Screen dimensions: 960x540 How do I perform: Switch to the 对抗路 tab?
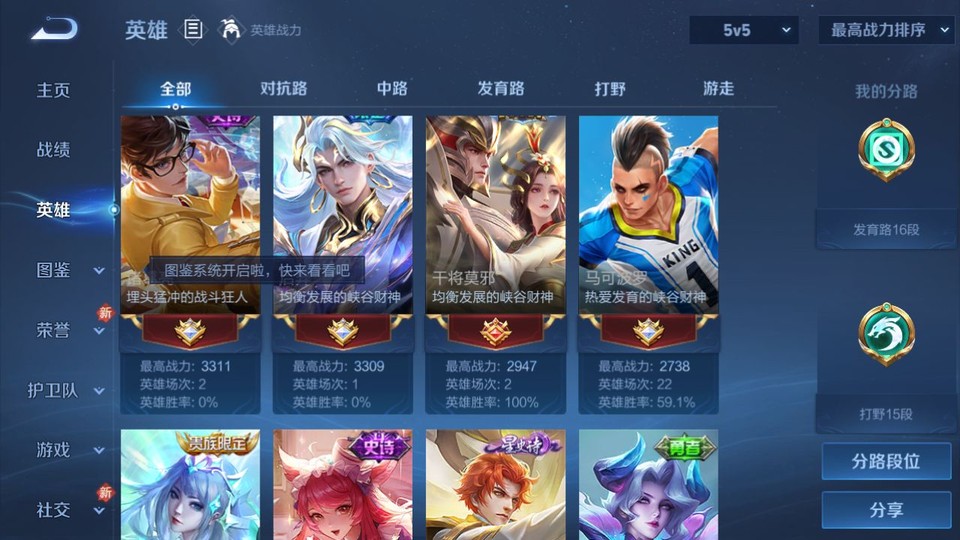click(284, 89)
